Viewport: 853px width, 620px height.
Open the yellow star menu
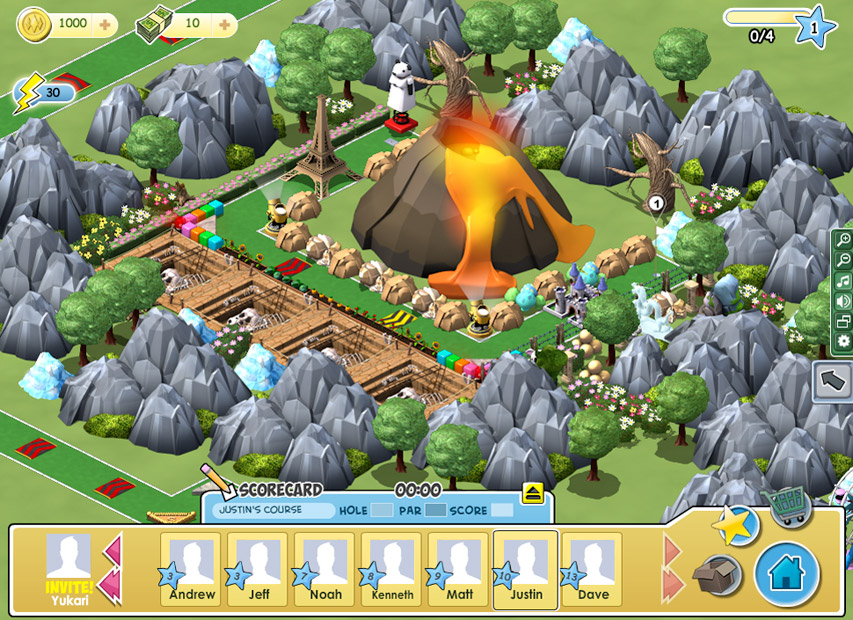736,526
